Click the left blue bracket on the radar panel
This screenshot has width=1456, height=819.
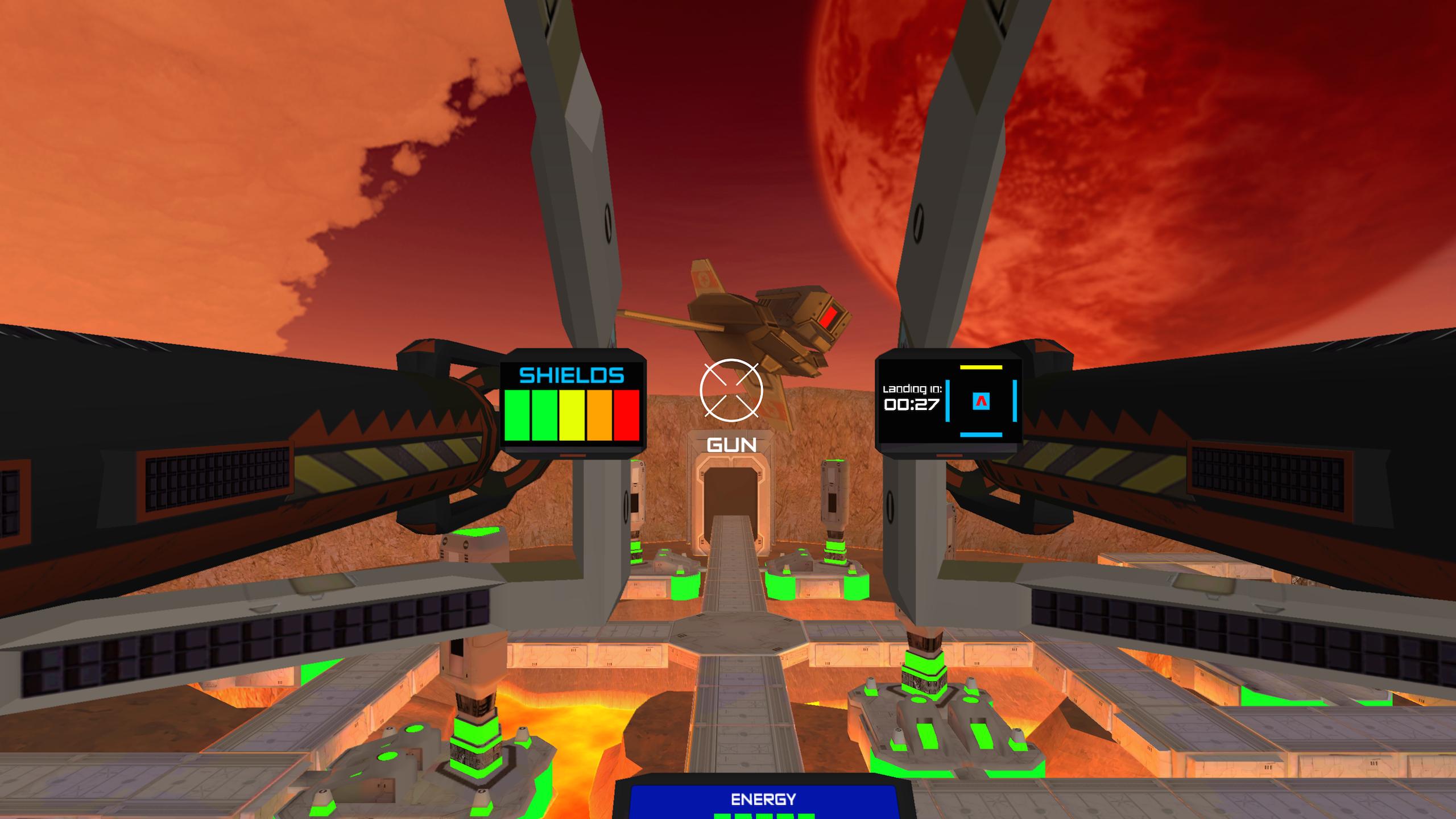pyautogui.click(x=948, y=401)
